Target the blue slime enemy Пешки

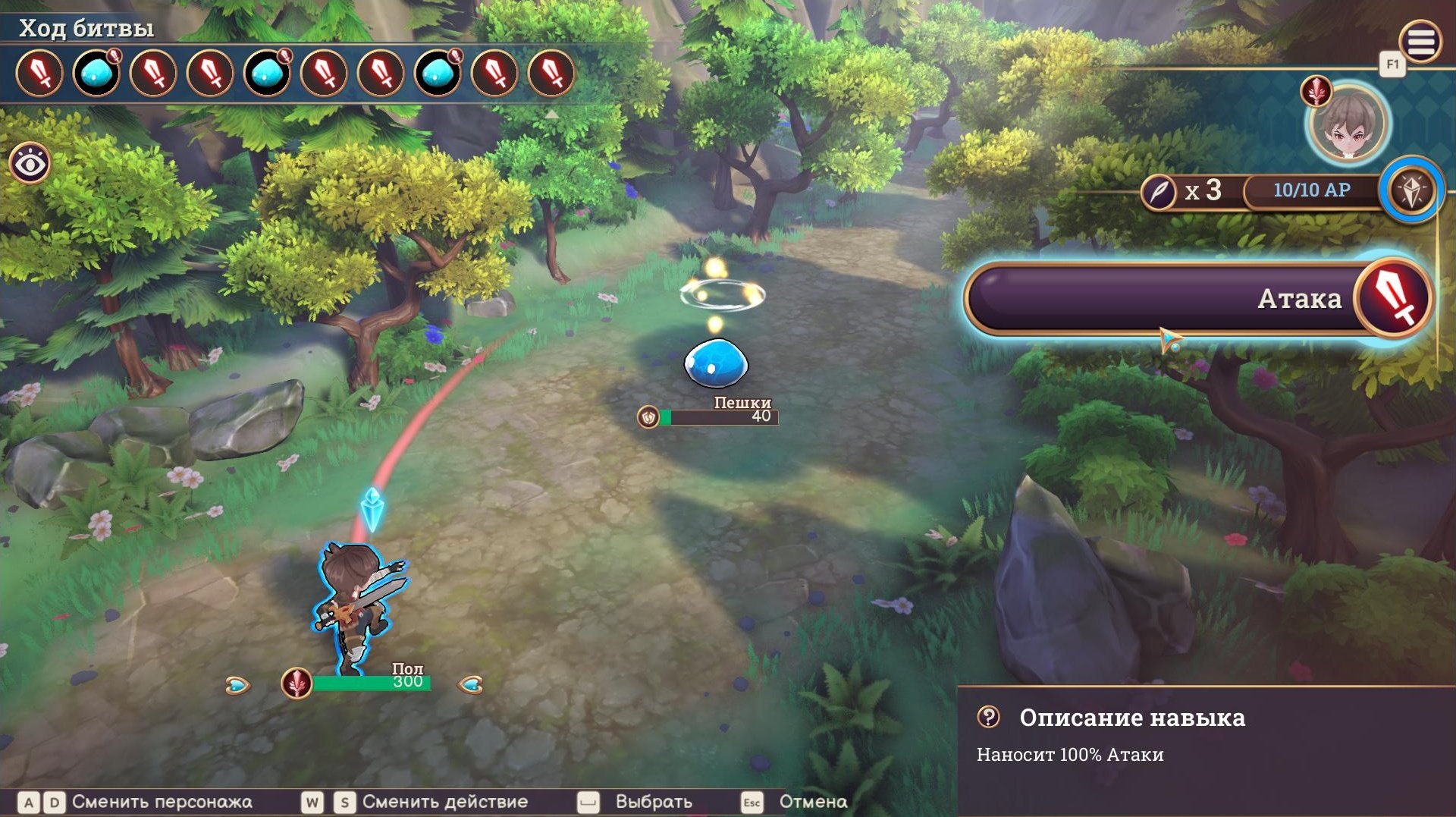pyautogui.click(x=716, y=363)
